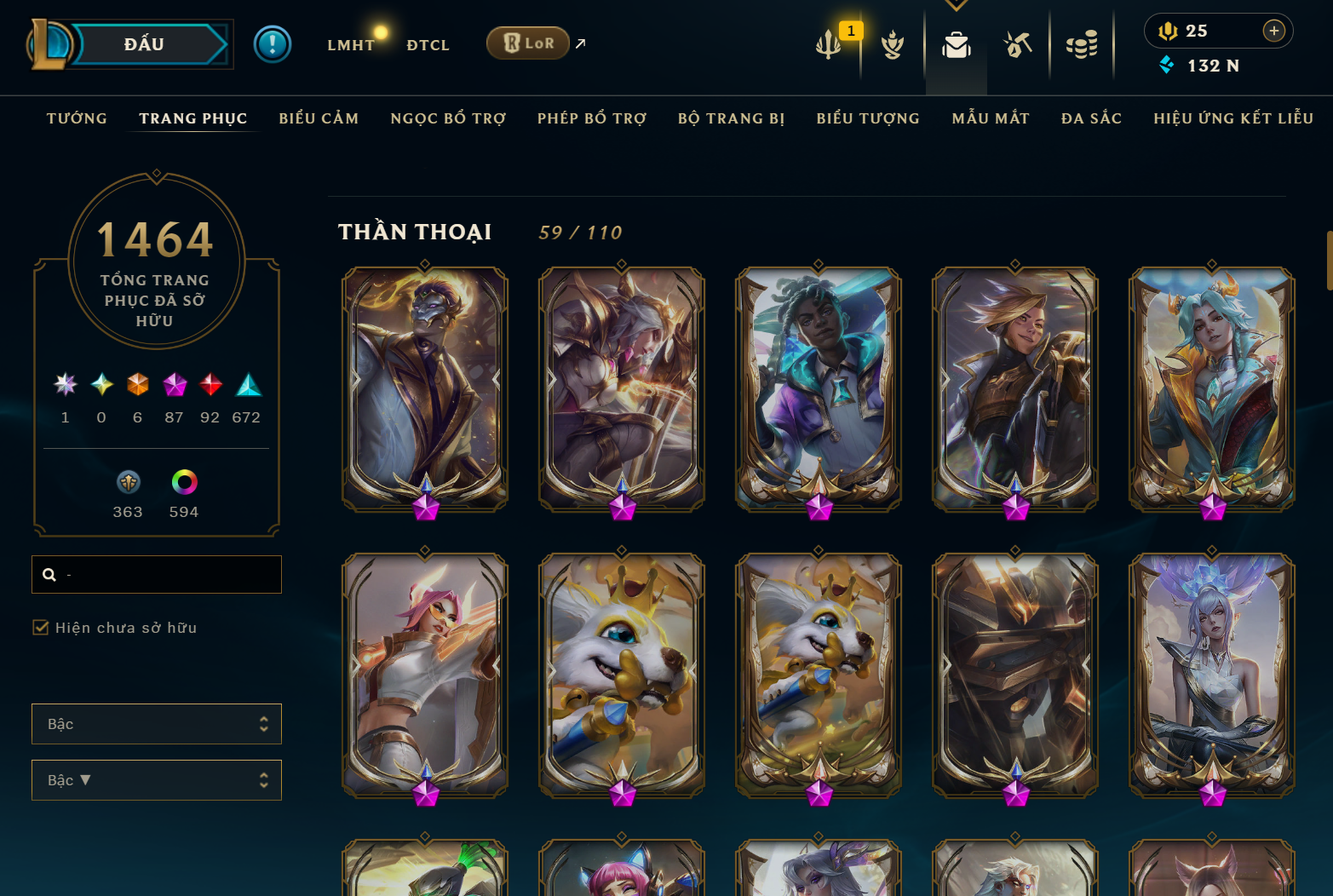Open the coin stack Store icon
The image size is (1333, 896).
click(x=1081, y=45)
